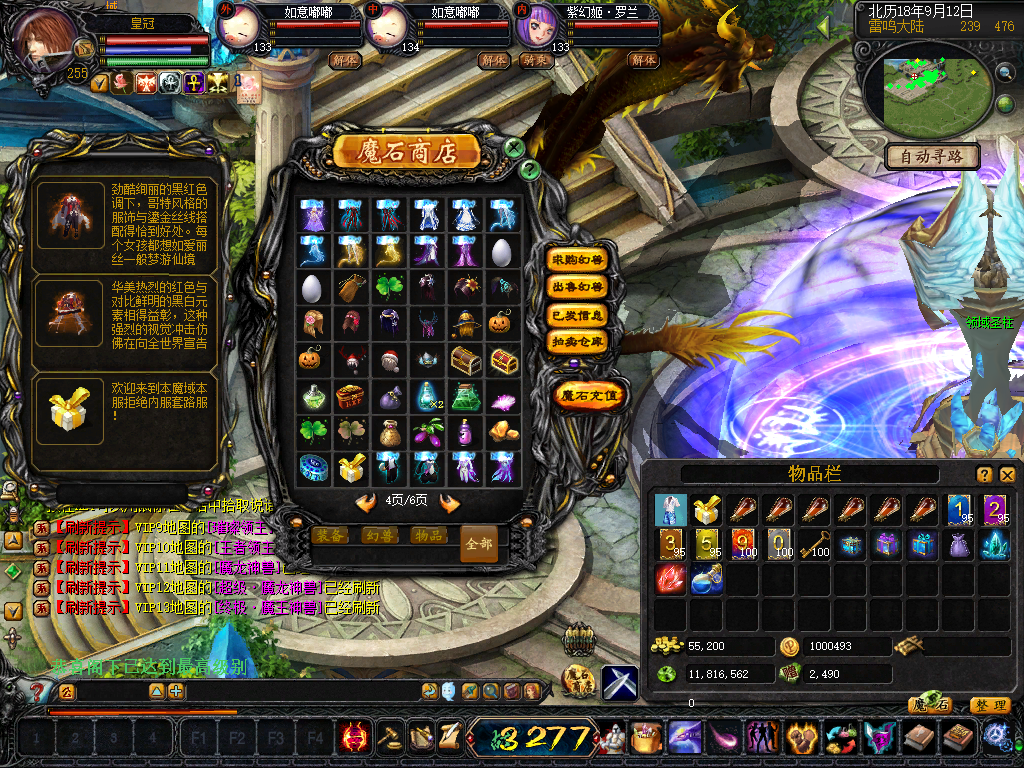
Task: Click the 骑乘 mount button
Action: pyautogui.click(x=535, y=60)
